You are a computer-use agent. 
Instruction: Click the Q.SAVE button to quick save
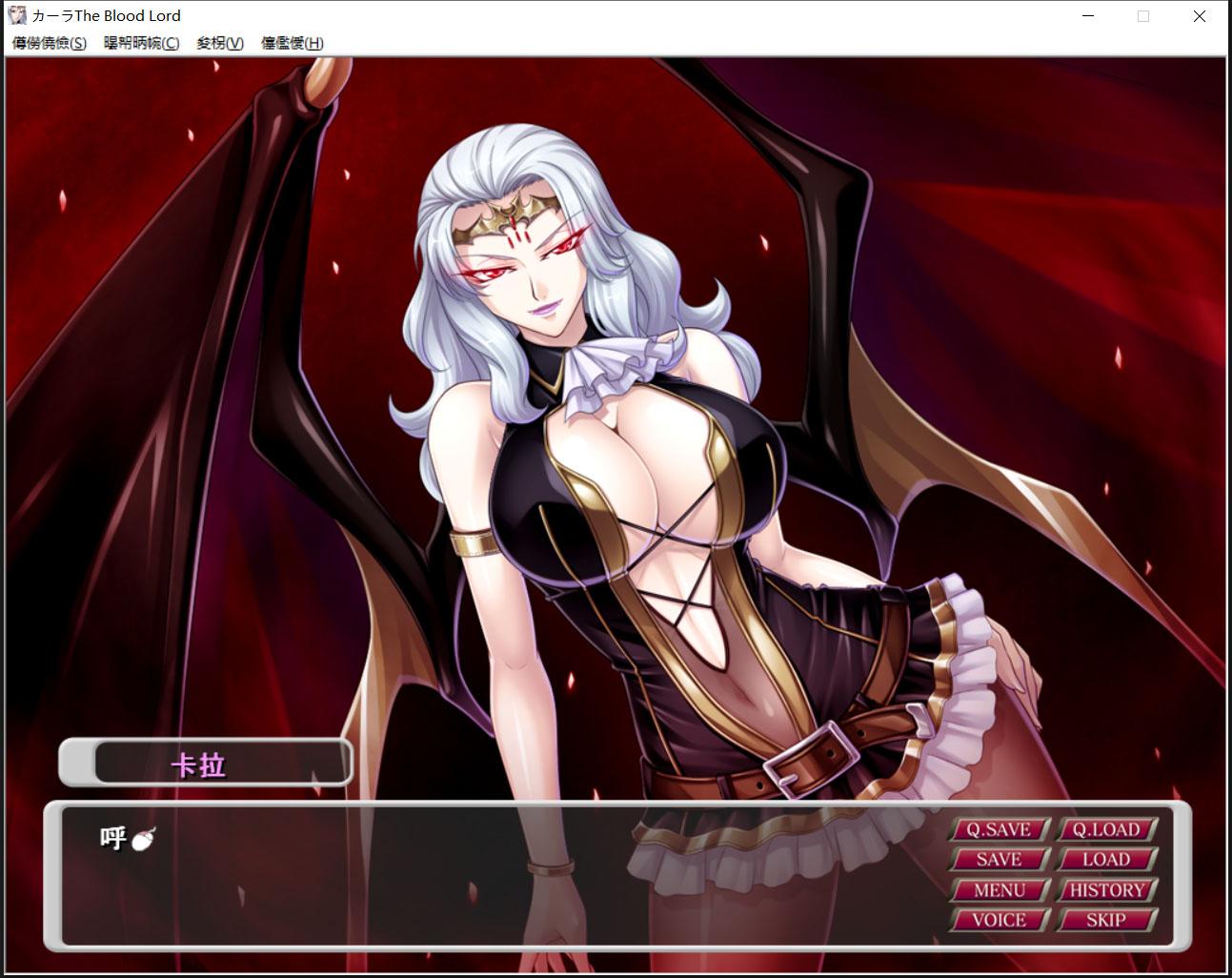(999, 829)
